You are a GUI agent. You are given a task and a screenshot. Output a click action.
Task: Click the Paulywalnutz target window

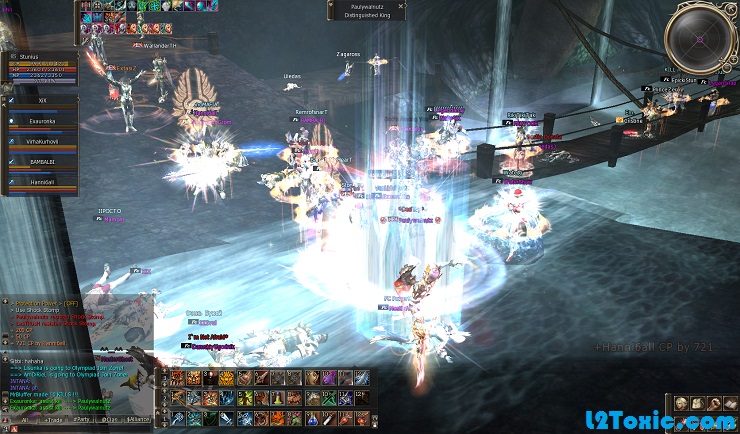[364, 10]
